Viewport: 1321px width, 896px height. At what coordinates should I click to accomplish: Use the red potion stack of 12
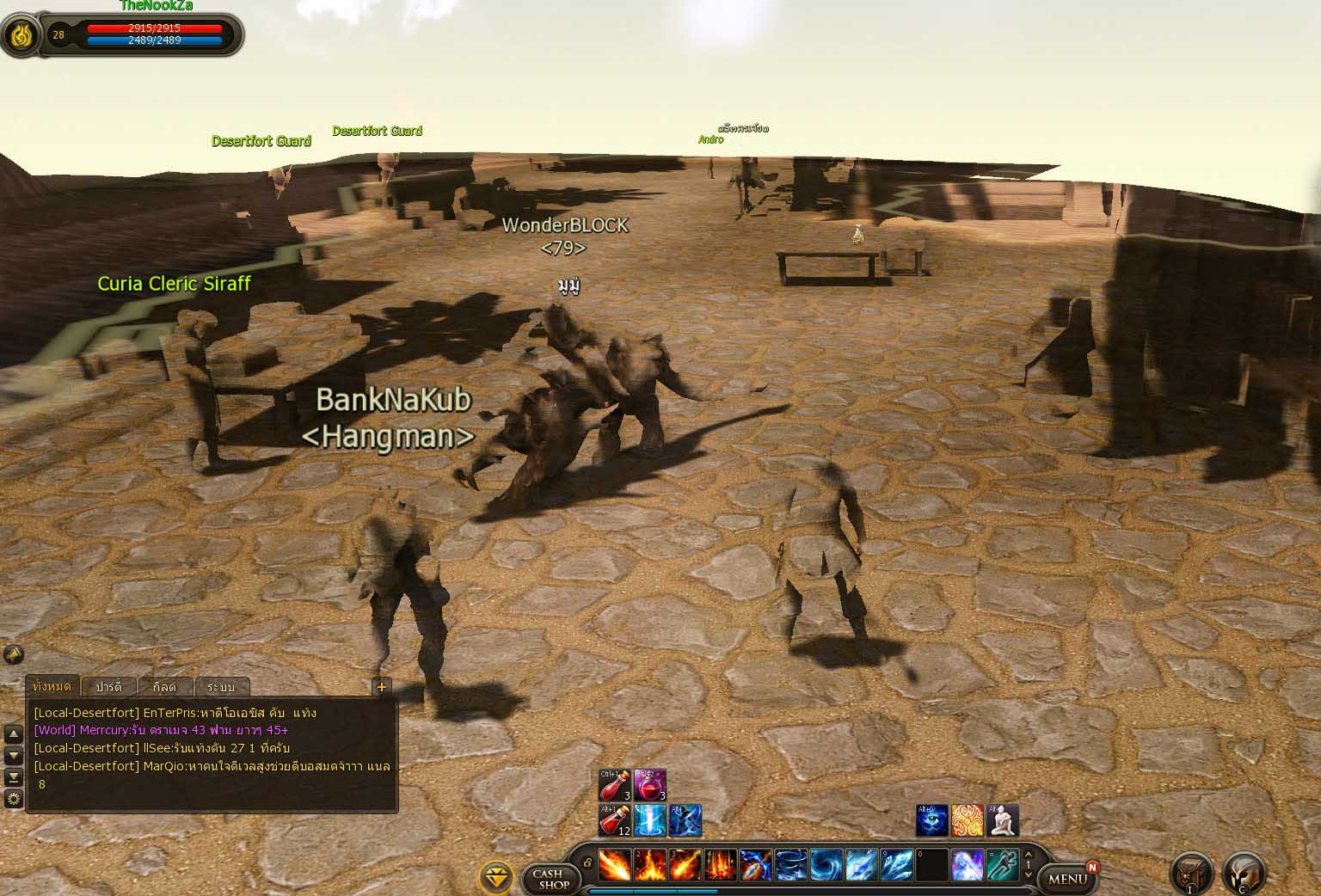pos(615,820)
